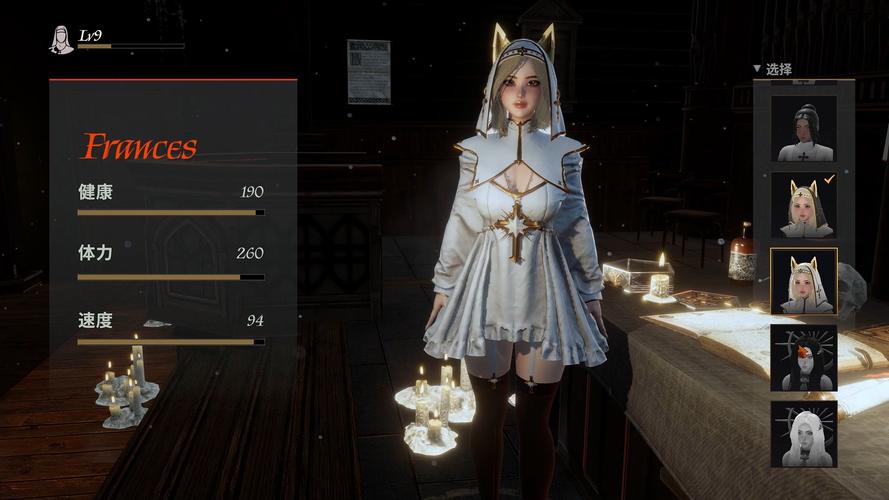The height and width of the screenshot is (500, 889).
Task: Pick the black-haired haloed character with red mark
Action: [x=803, y=357]
